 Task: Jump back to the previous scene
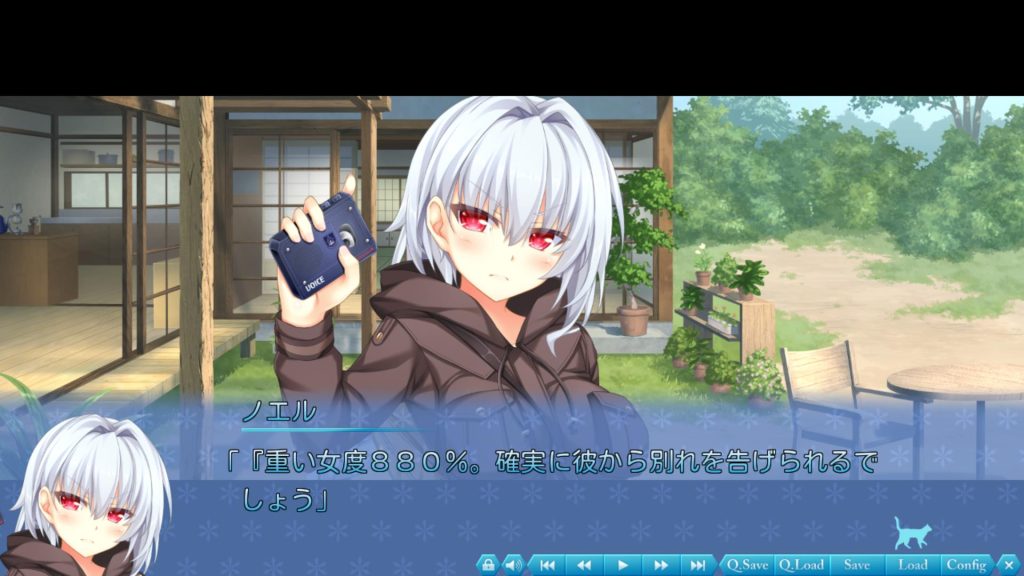(547, 565)
